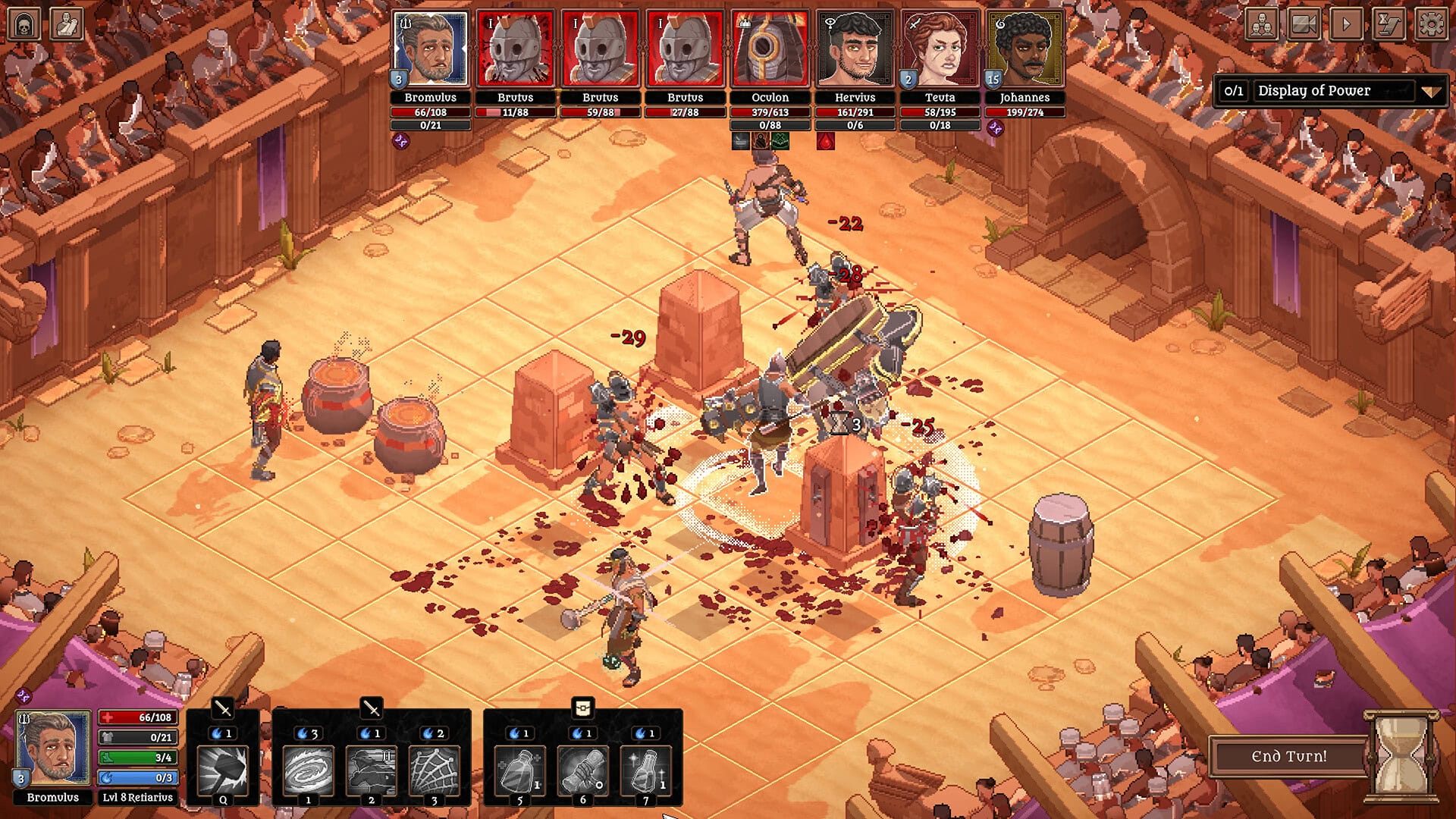The height and width of the screenshot is (819, 1456).
Task: Open the combat log scroll icon
Action: pyautogui.click(x=1386, y=25)
